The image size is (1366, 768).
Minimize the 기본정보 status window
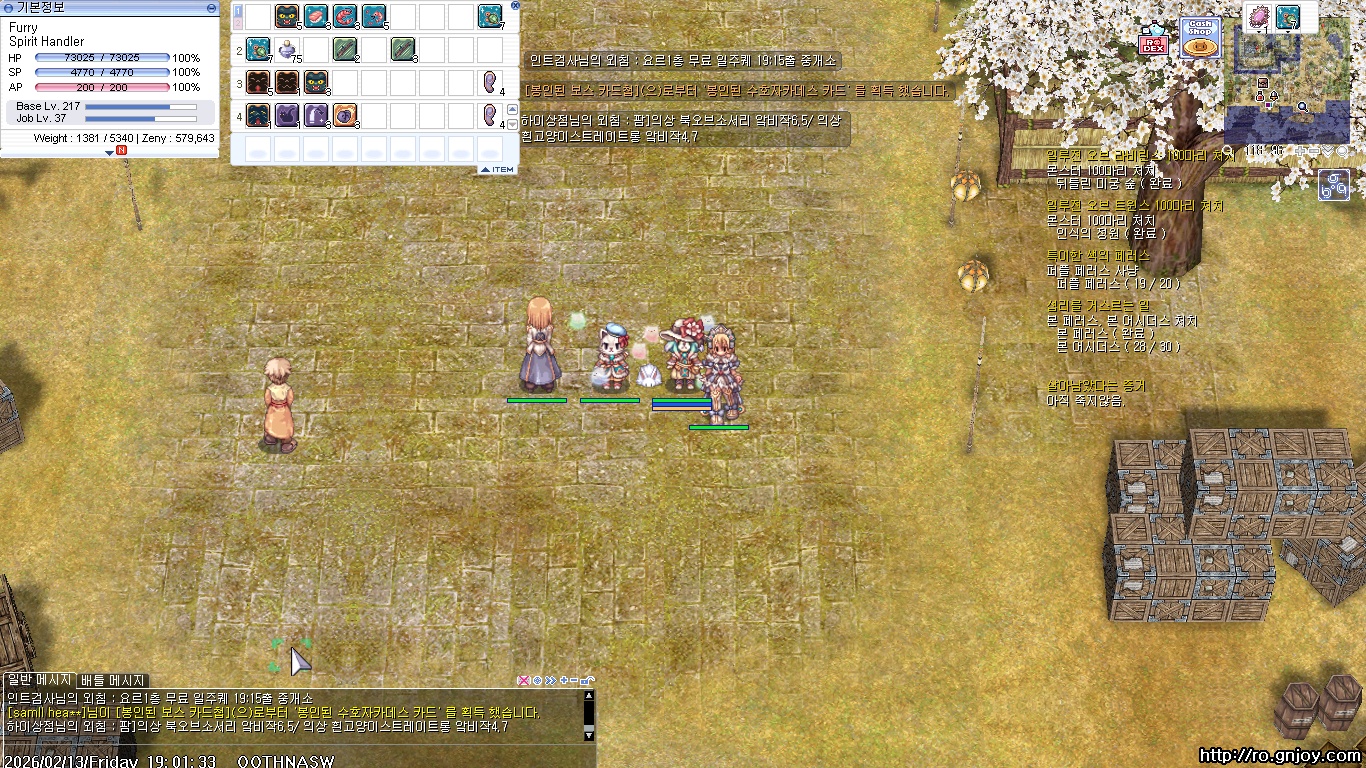point(211,8)
